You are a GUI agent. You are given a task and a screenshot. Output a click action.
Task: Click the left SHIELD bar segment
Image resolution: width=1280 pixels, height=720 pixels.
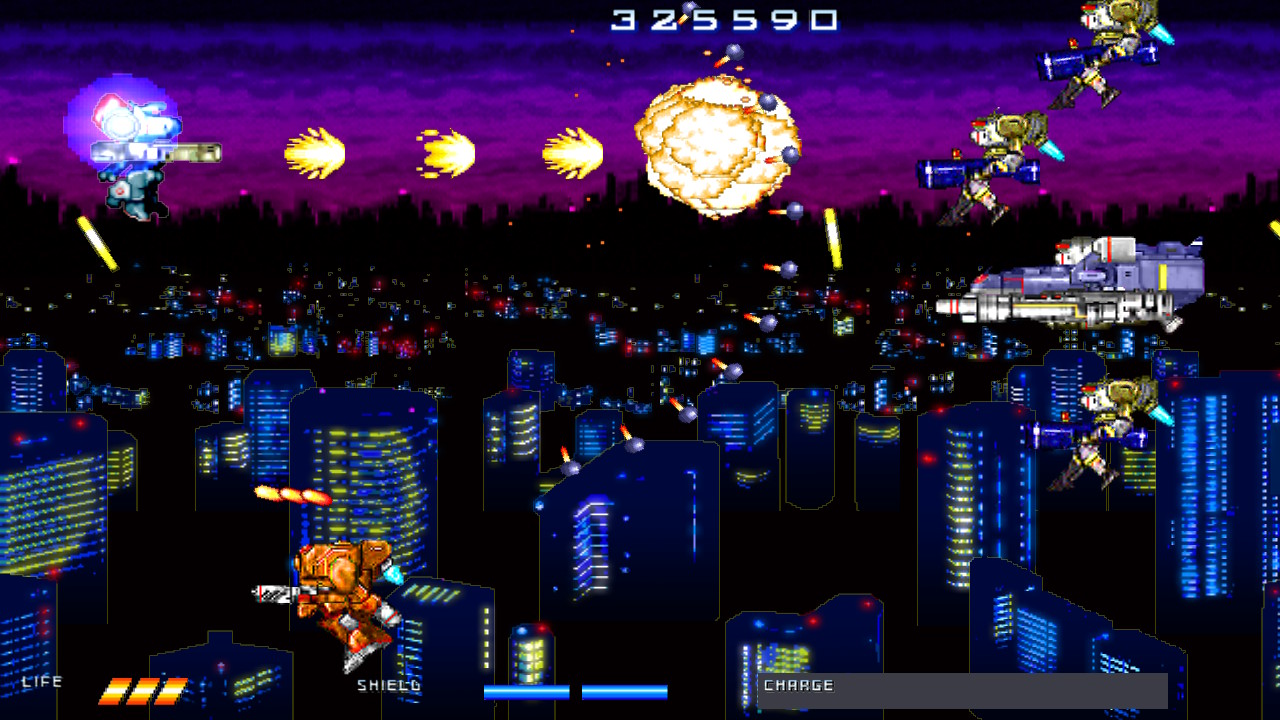(x=525, y=691)
